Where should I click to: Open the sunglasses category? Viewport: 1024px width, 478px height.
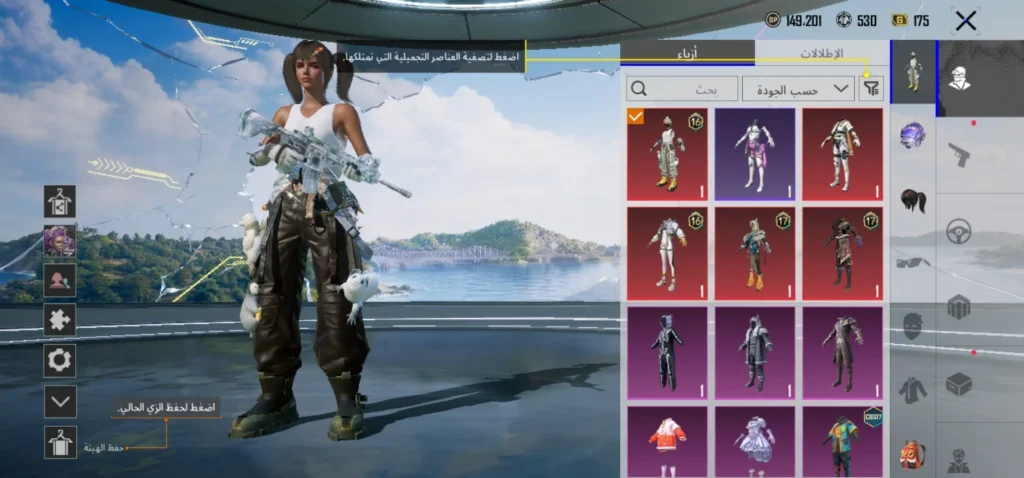912,262
